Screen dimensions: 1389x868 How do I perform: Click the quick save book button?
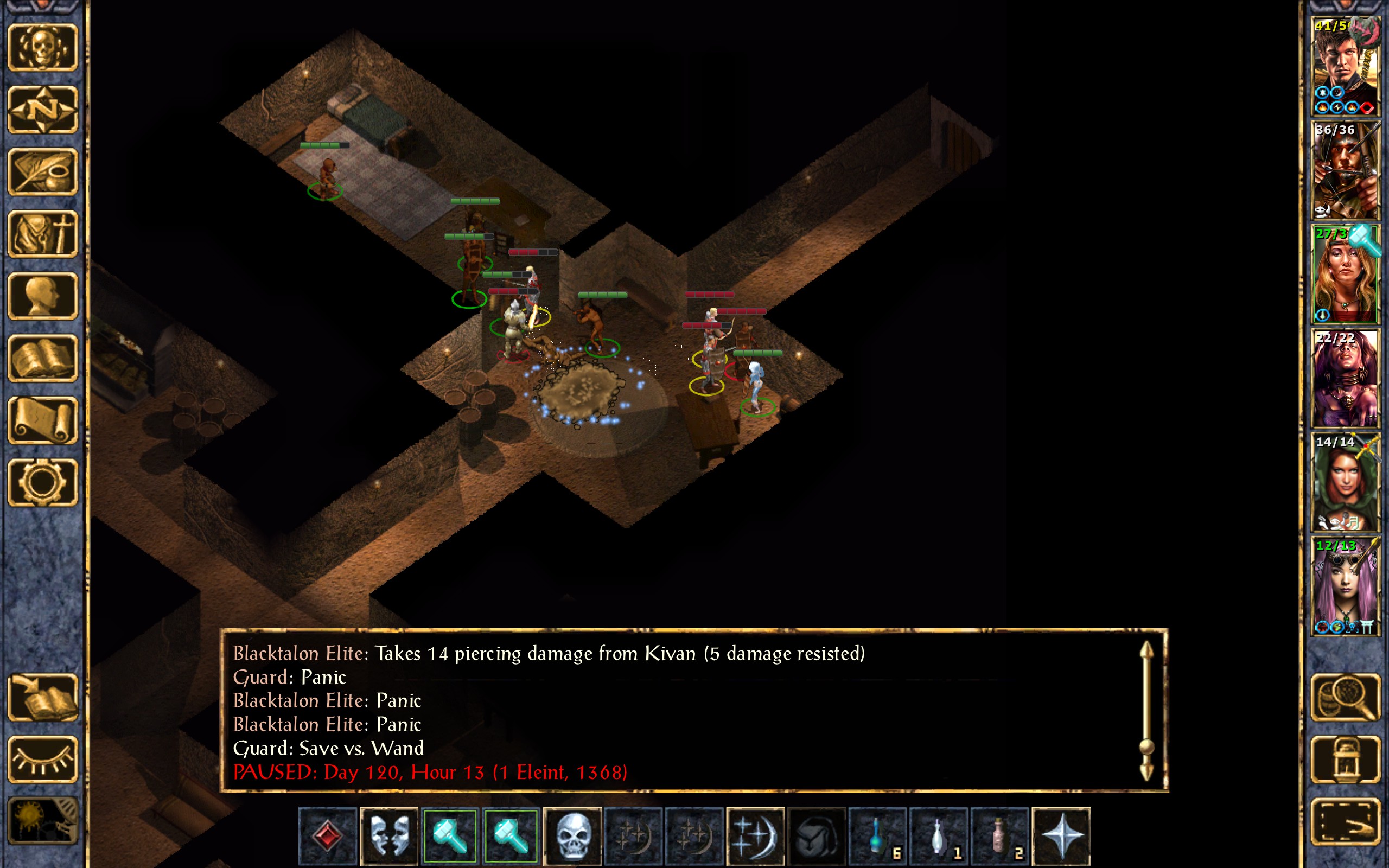[43, 697]
